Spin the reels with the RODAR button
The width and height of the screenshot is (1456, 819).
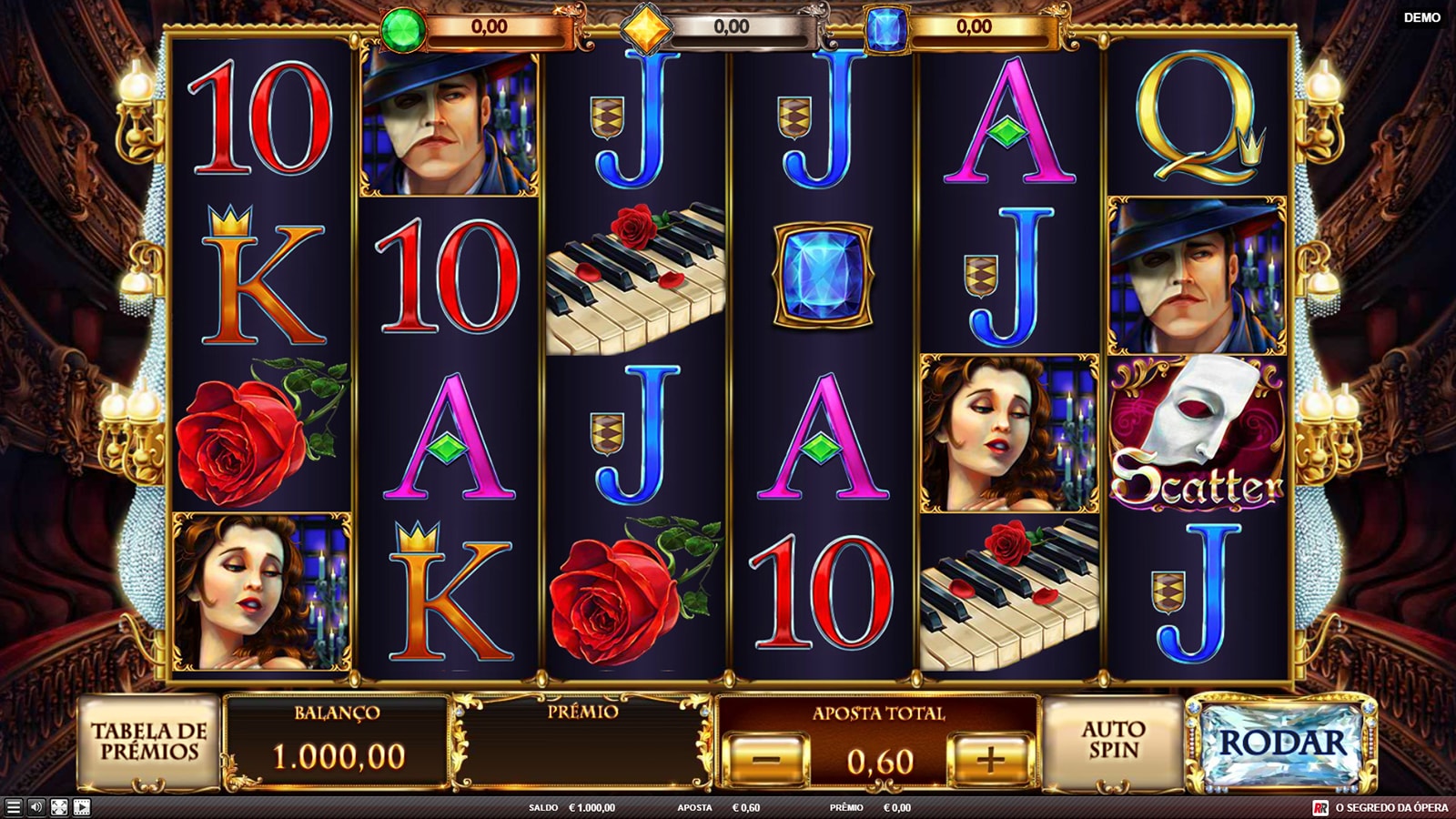pyautogui.click(x=1281, y=743)
